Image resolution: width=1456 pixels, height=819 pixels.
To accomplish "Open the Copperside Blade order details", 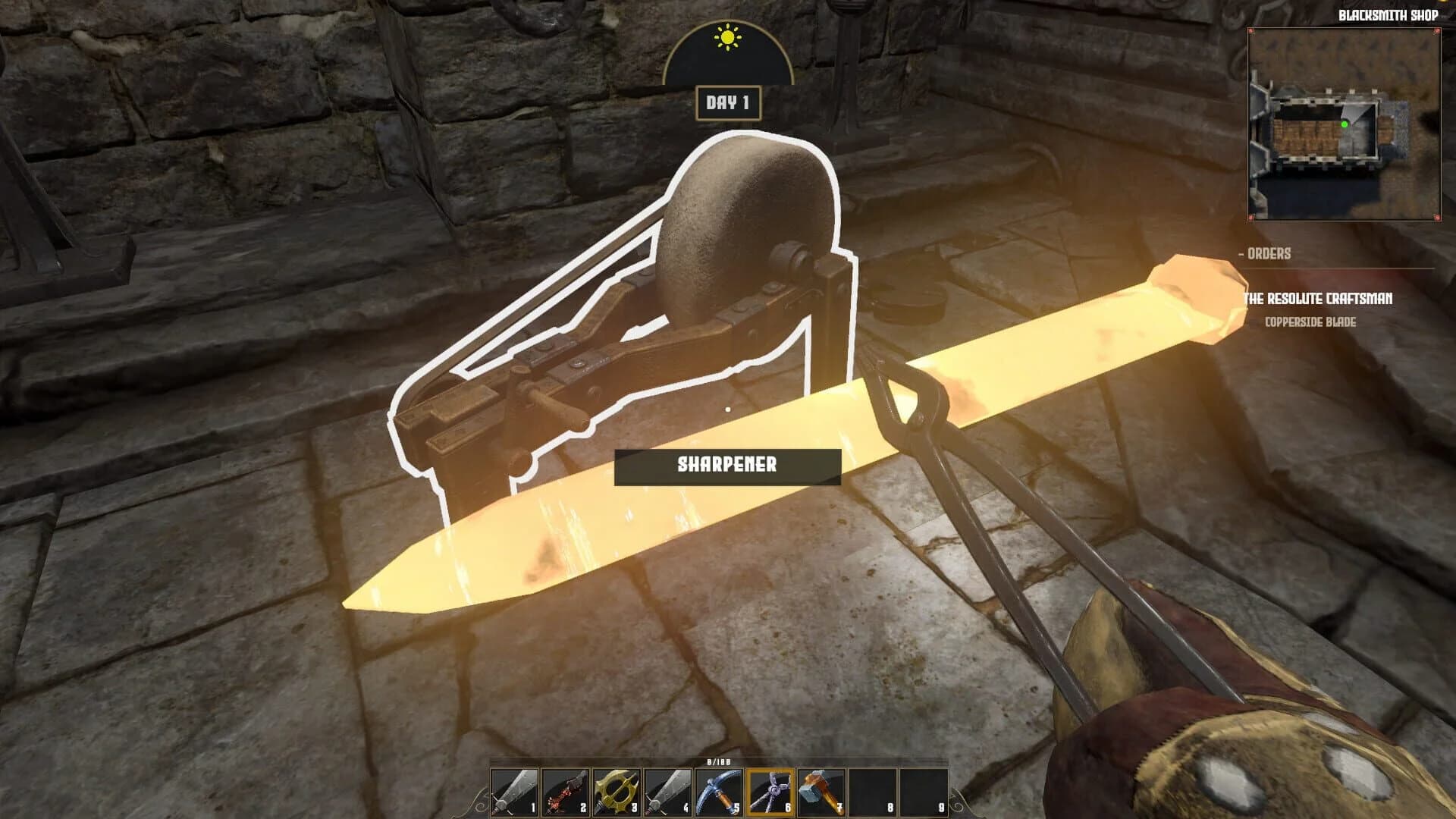I will [x=1312, y=321].
